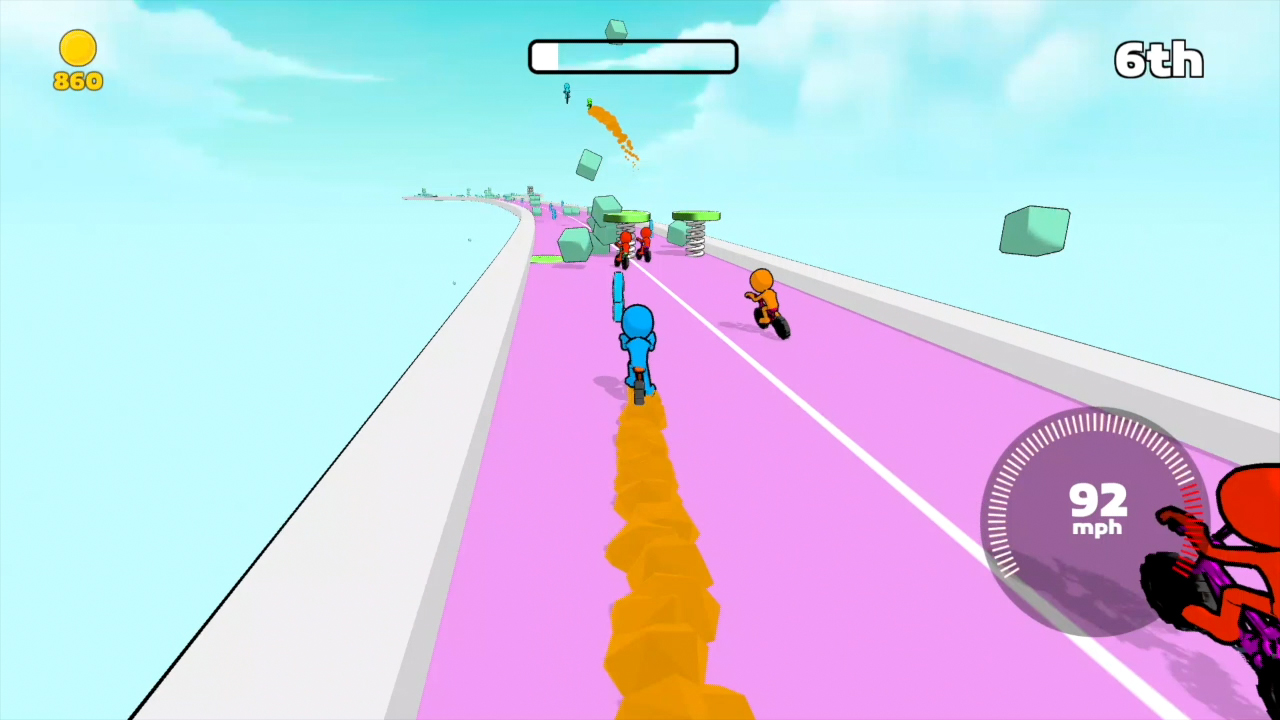The width and height of the screenshot is (1280, 720).
Task: Click the mph unit label on the gauge
Action: click(x=1096, y=528)
